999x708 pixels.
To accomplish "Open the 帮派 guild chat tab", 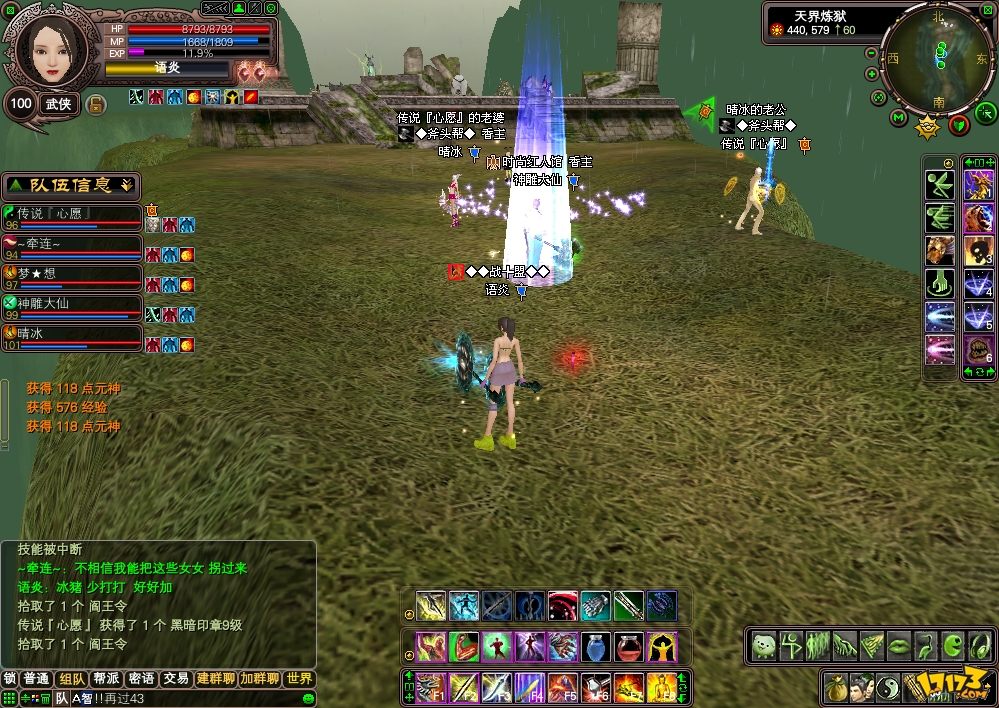I will (106, 679).
